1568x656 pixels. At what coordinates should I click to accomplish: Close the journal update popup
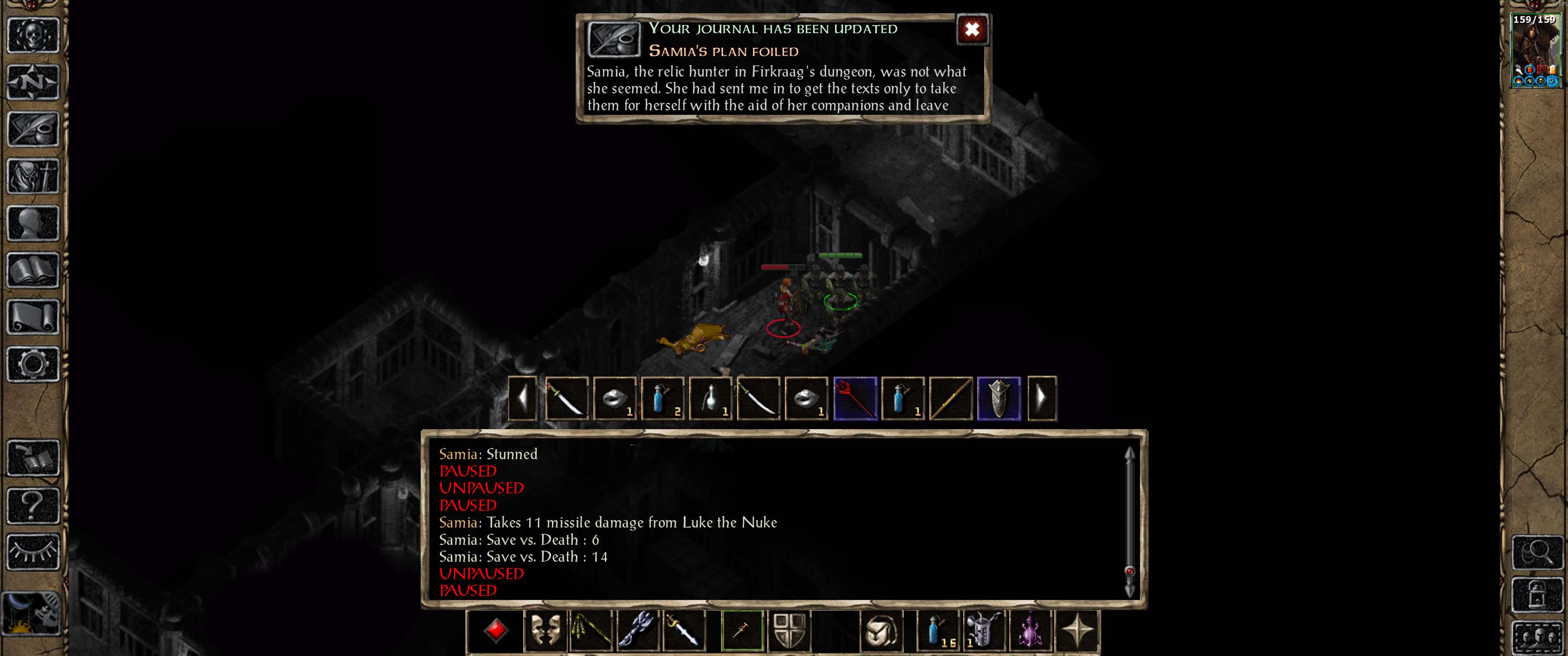972,29
